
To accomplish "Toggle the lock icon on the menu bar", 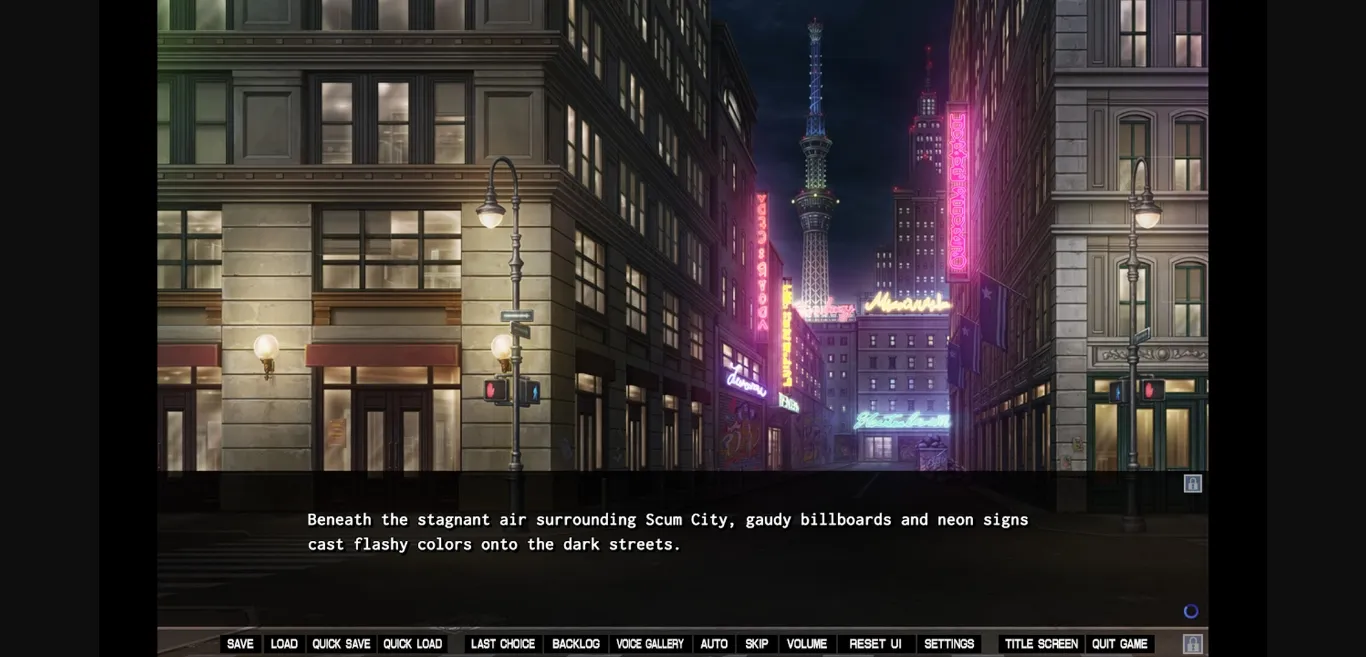I will click(x=1193, y=644).
